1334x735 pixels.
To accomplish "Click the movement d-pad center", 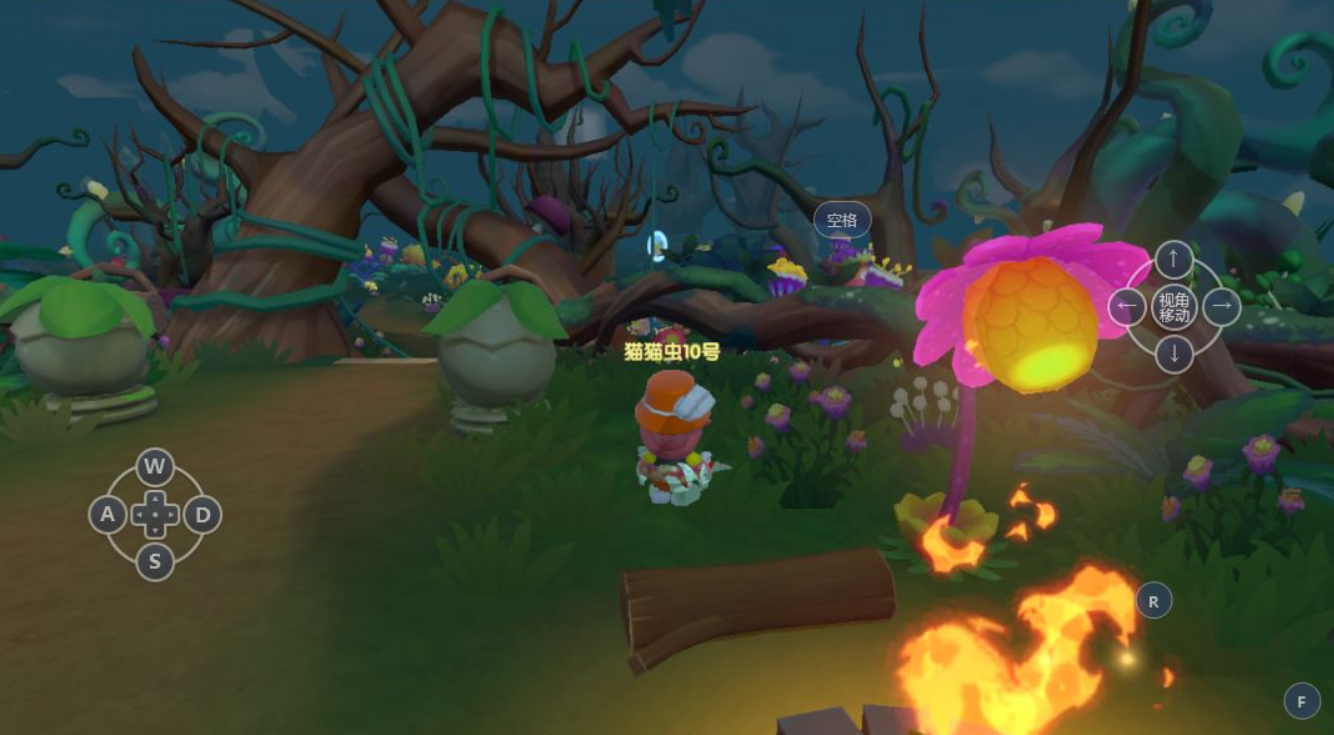I will (x=155, y=515).
